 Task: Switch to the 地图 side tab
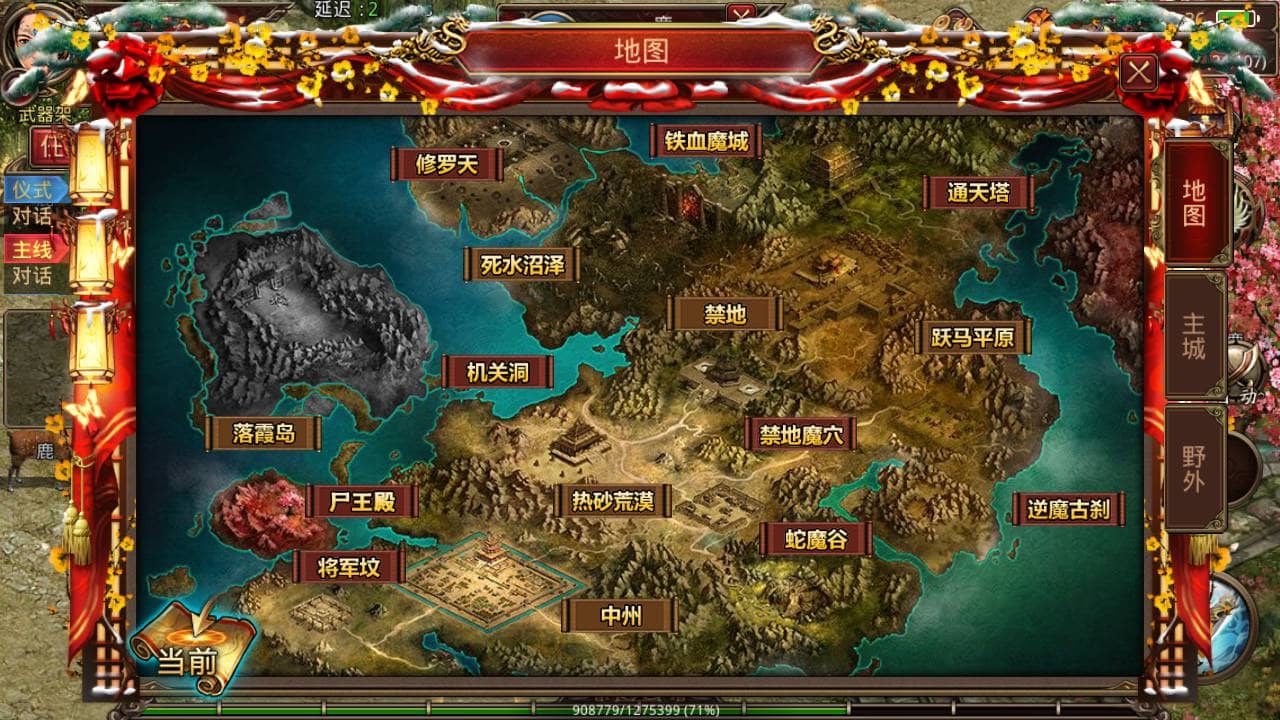click(x=1195, y=202)
